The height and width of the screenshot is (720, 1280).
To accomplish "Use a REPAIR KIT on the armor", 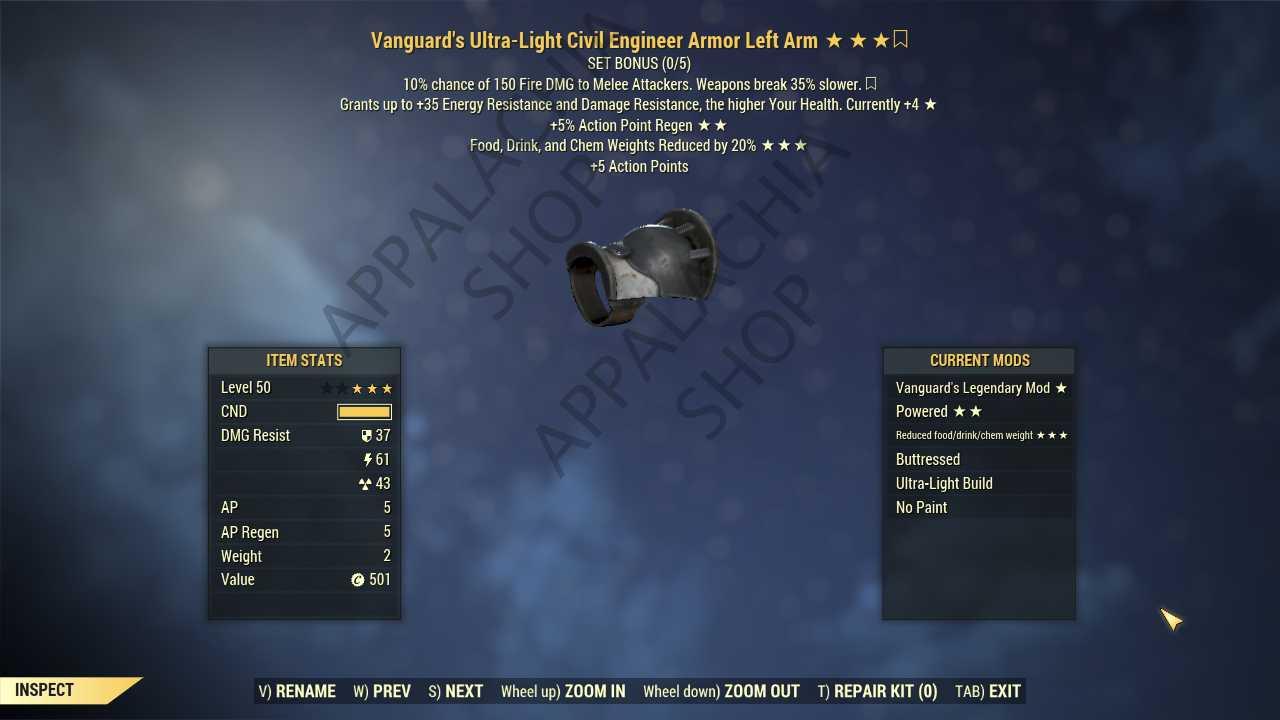I will tap(877, 691).
